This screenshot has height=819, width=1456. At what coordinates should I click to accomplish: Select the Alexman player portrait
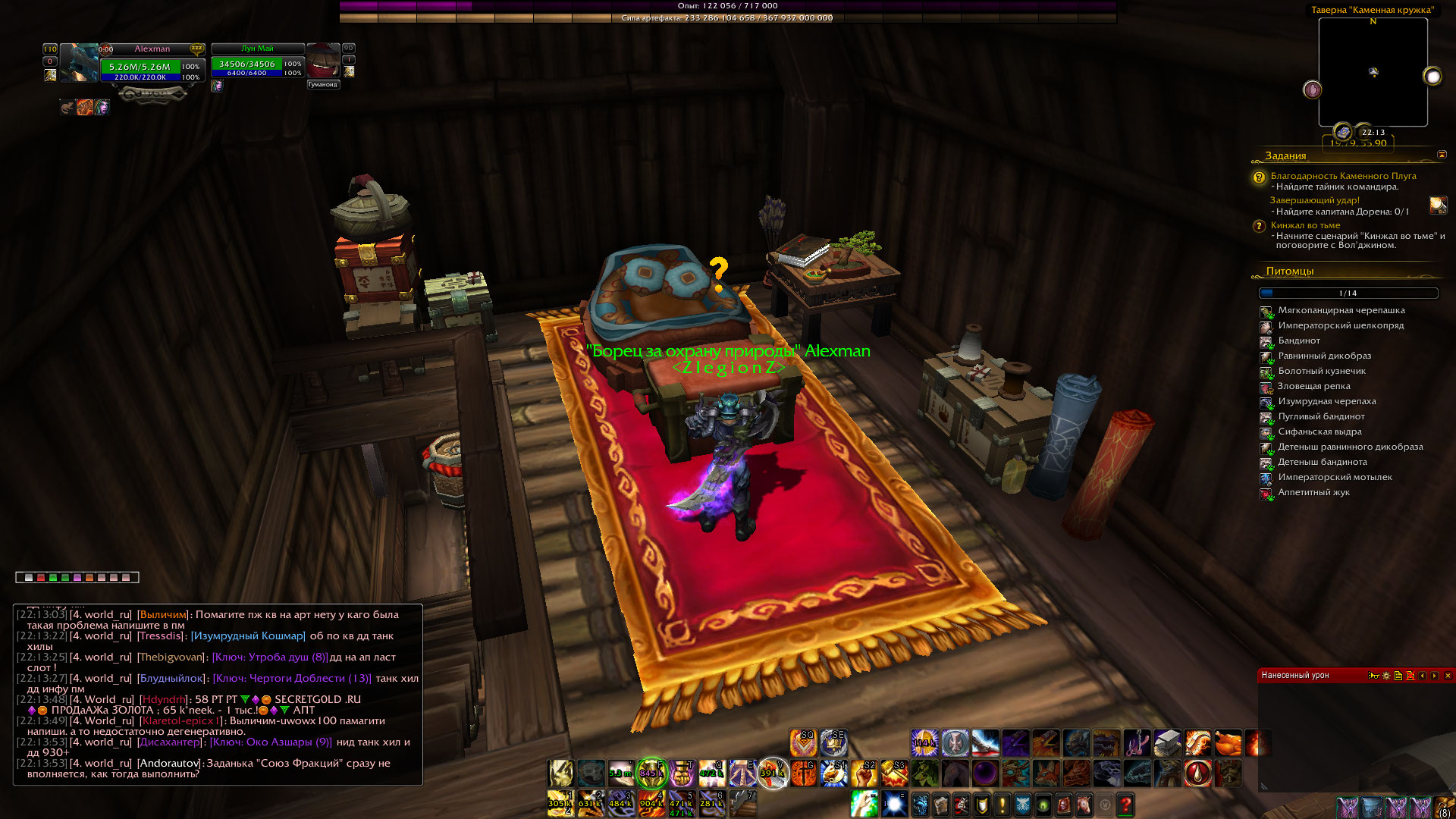[x=79, y=63]
